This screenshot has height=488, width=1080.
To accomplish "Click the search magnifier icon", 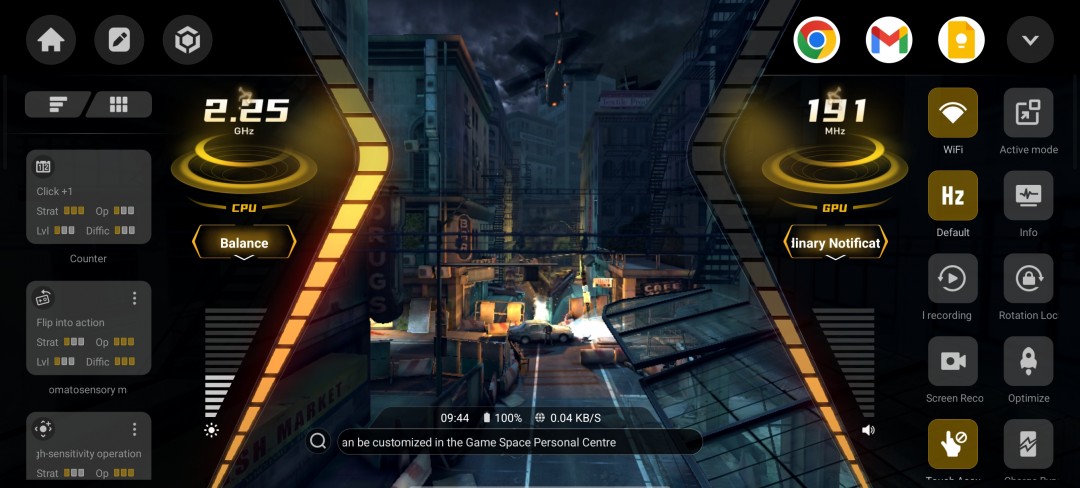I will (x=318, y=441).
